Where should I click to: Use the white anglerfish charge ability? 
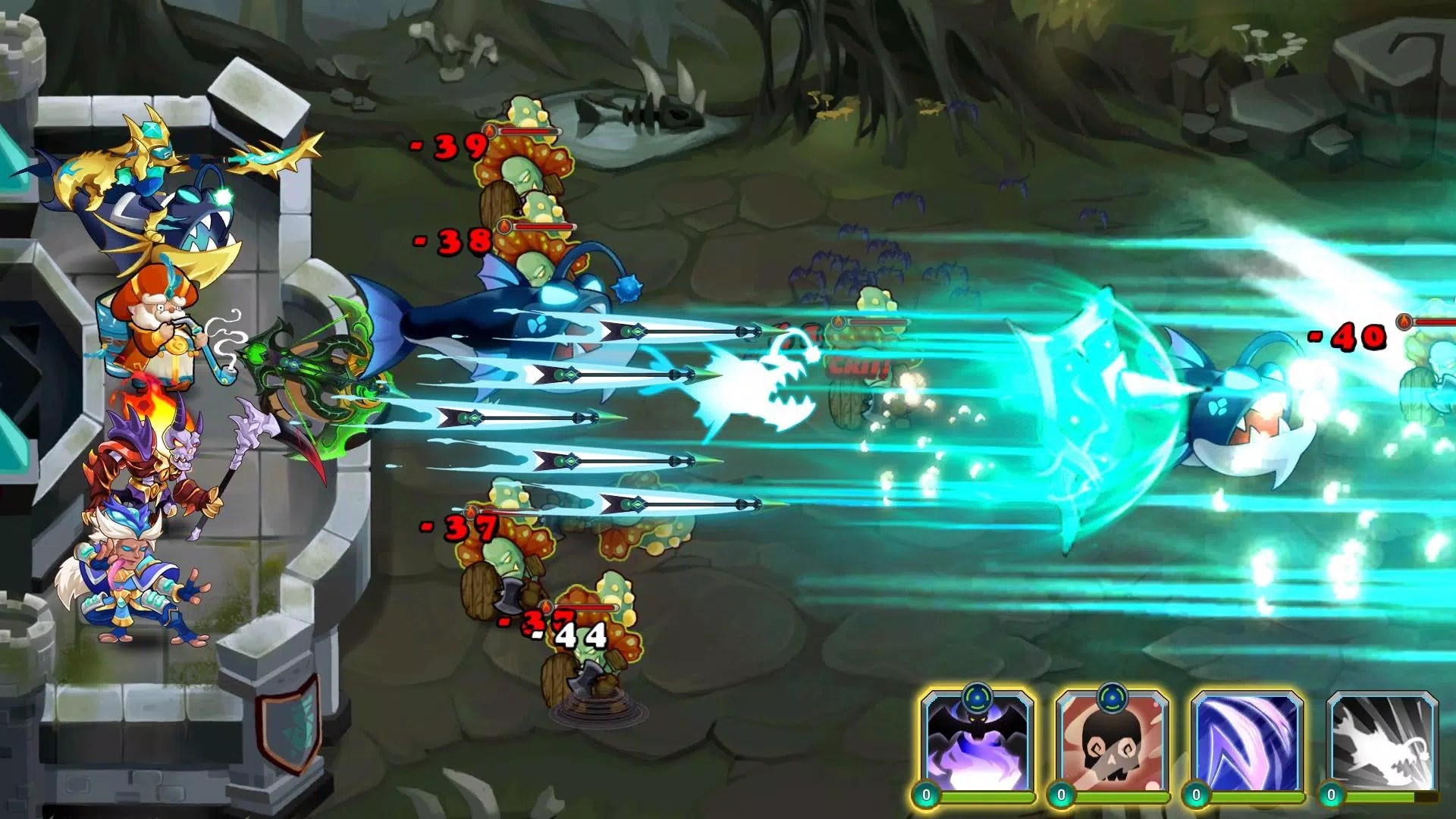pos(1382,743)
